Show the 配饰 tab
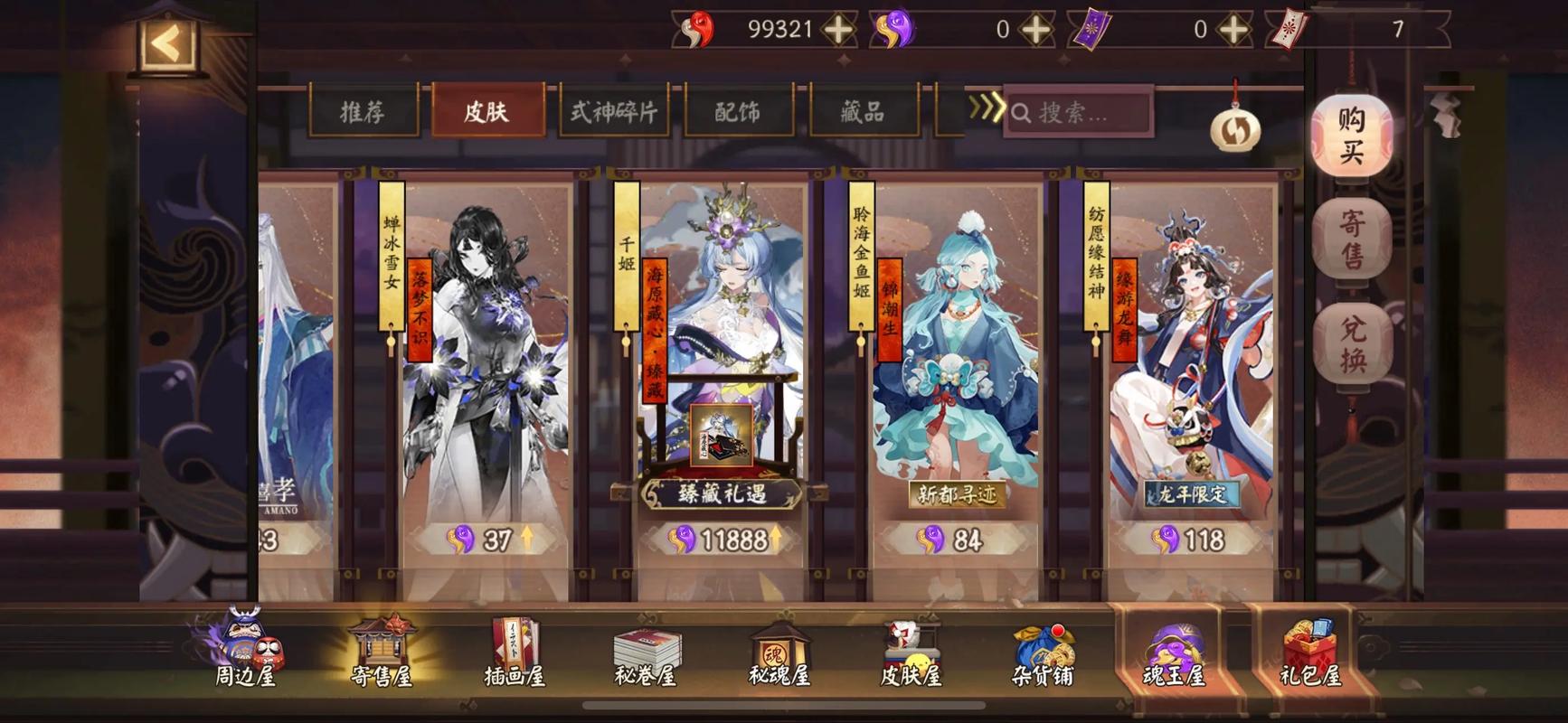1568x723 pixels. pyautogui.click(x=738, y=112)
